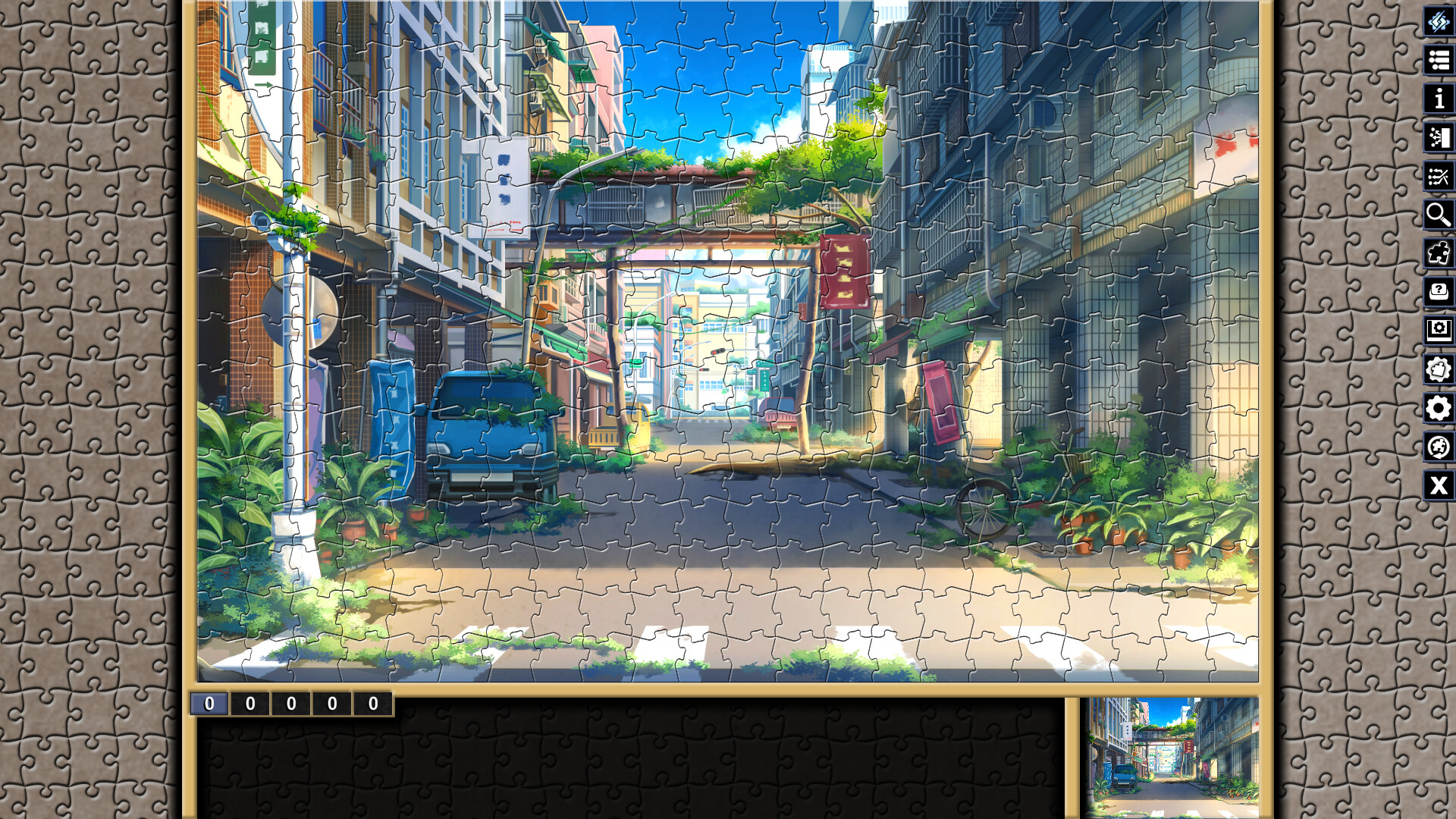Open the piece sorting tool icon
The height and width of the screenshot is (819, 1456).
pos(1436,138)
